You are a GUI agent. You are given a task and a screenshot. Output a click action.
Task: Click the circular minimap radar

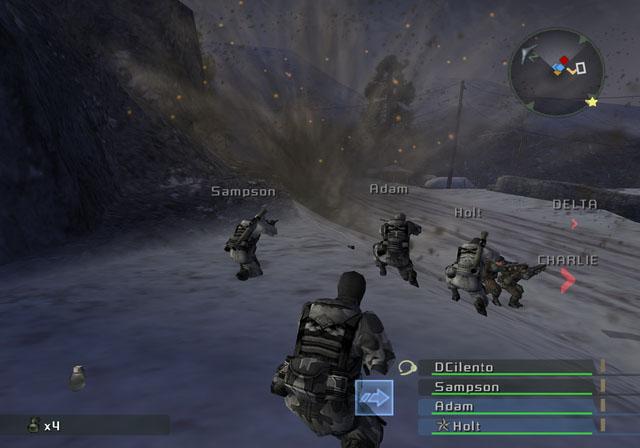(x=556, y=71)
